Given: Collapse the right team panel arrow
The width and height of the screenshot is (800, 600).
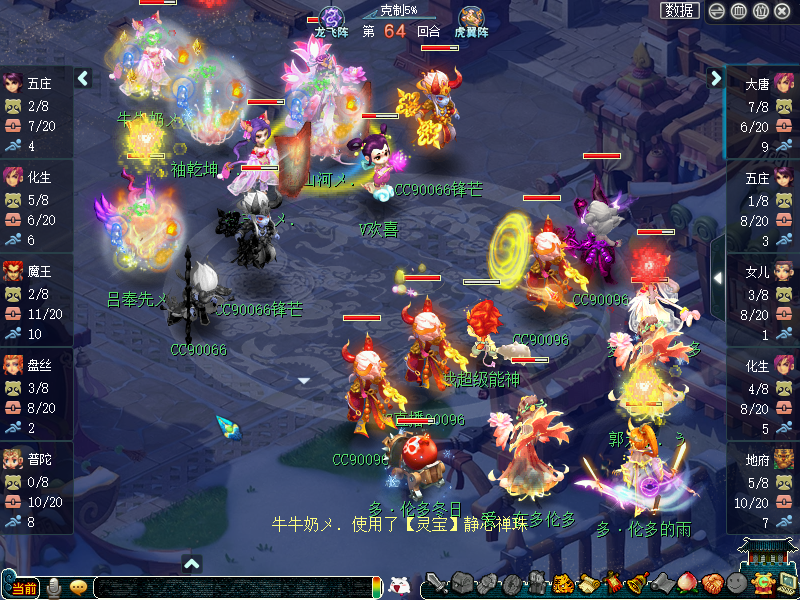Looking at the screenshot, I should [x=716, y=78].
